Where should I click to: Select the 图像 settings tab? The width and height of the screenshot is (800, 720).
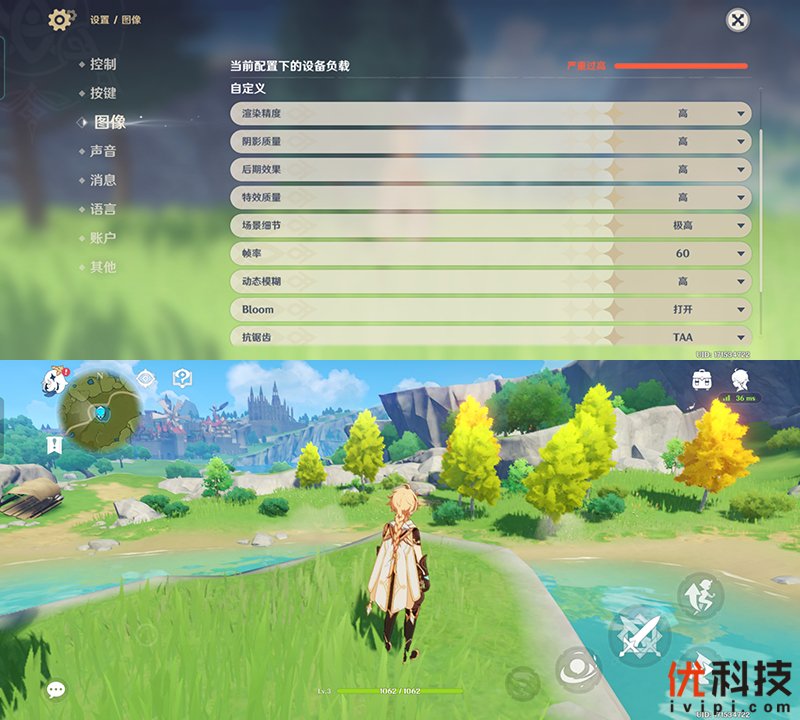click(x=109, y=122)
